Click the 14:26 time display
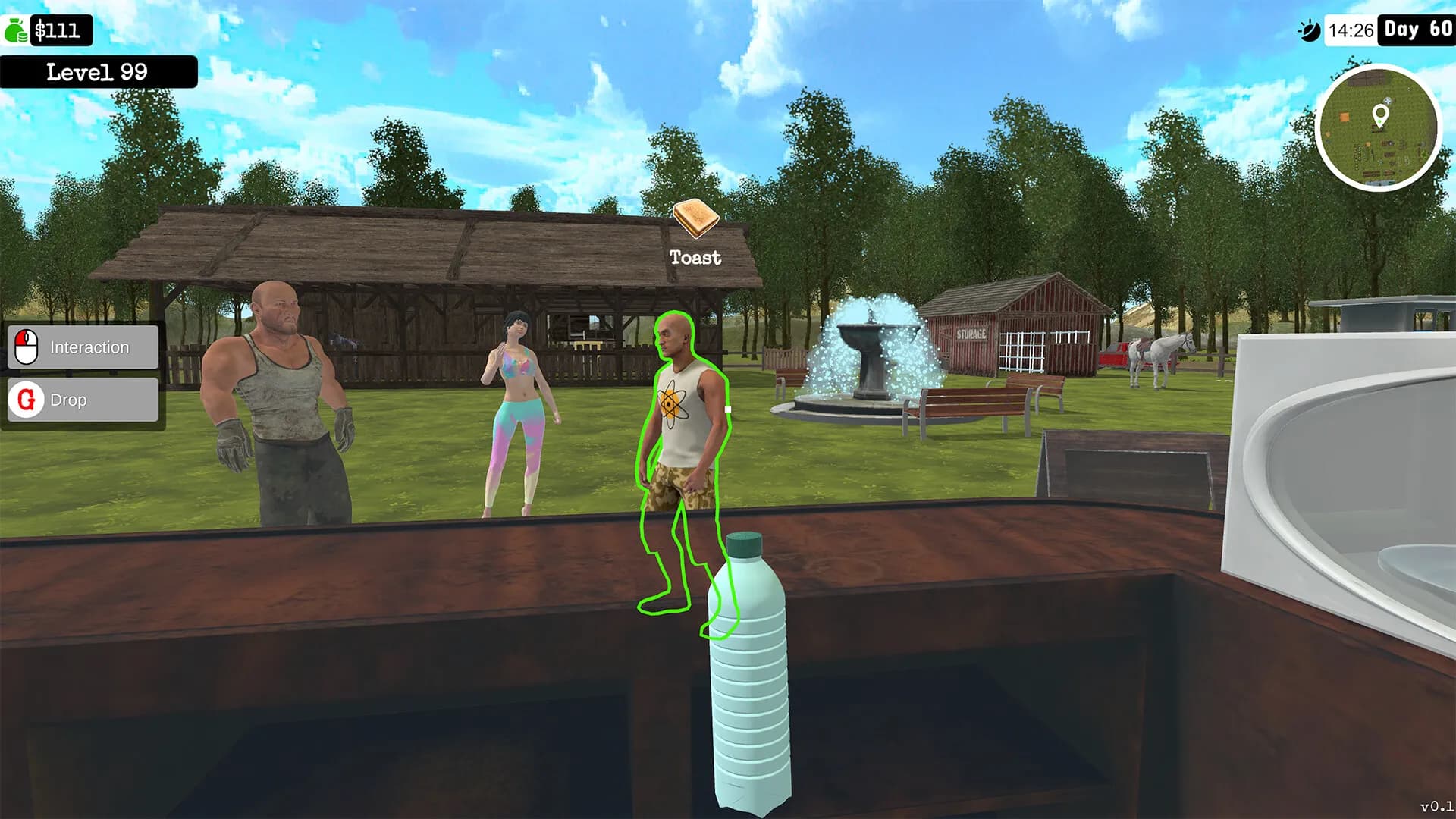This screenshot has height=819, width=1456. point(1351,31)
